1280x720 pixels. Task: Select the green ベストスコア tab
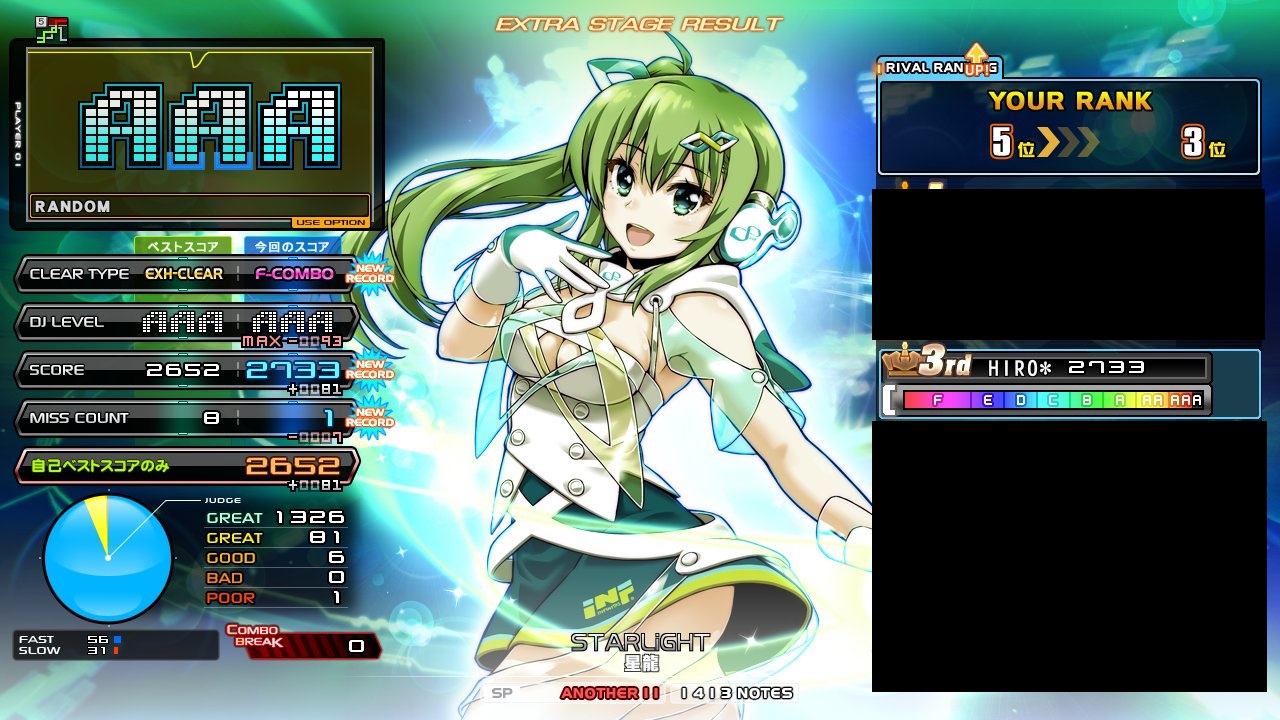click(183, 246)
